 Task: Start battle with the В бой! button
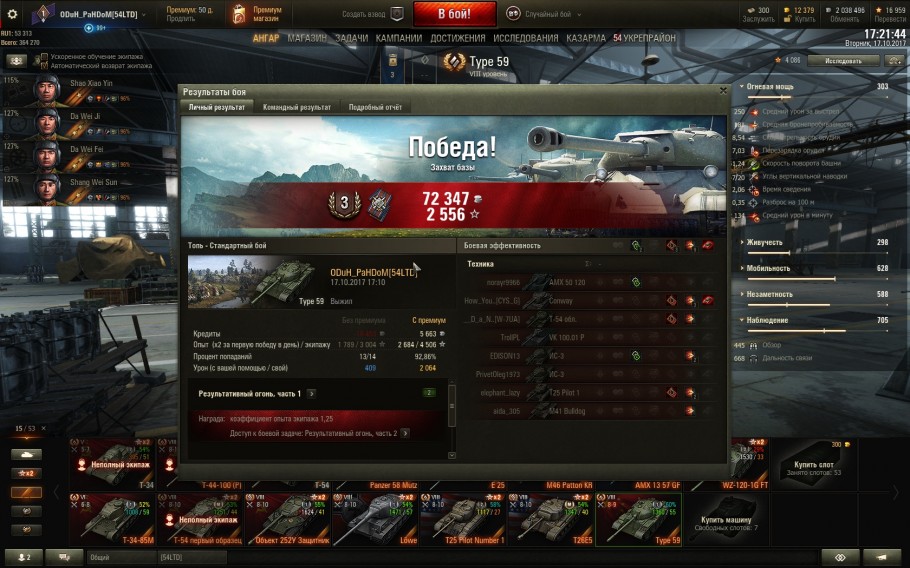(454, 14)
